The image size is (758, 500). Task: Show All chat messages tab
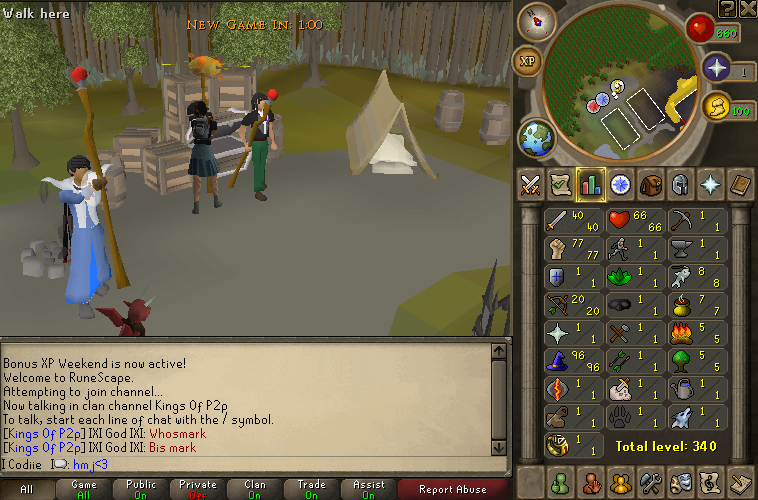click(x=27, y=489)
